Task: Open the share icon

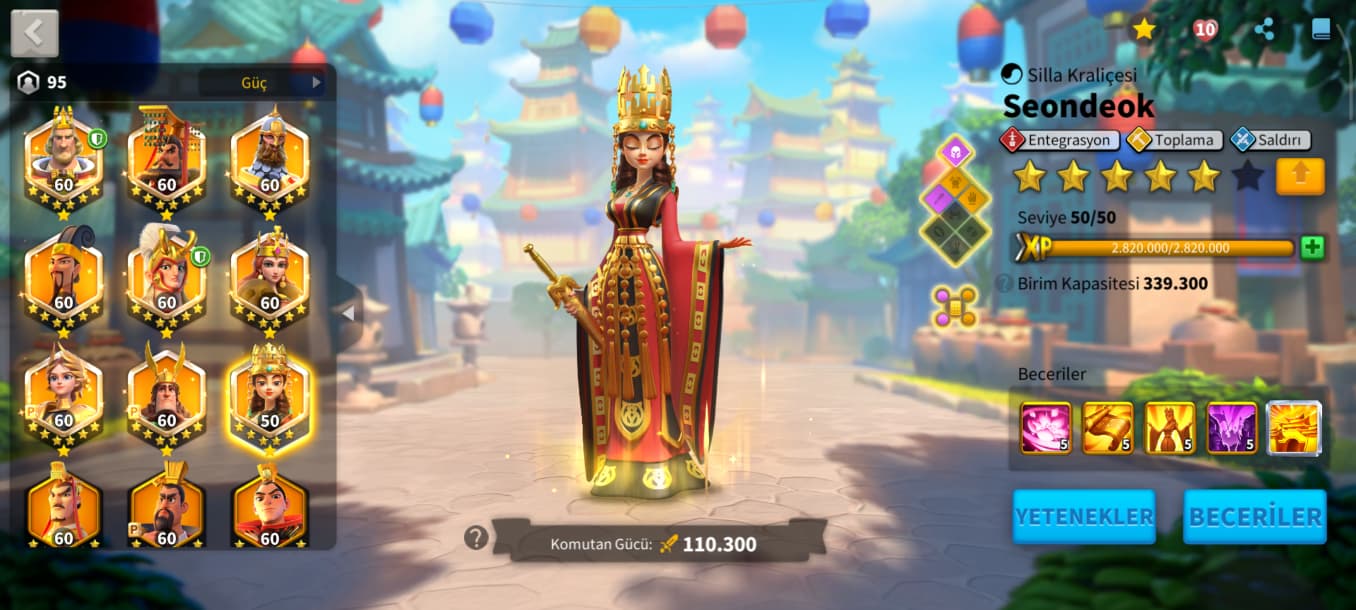Action: coord(1264,29)
